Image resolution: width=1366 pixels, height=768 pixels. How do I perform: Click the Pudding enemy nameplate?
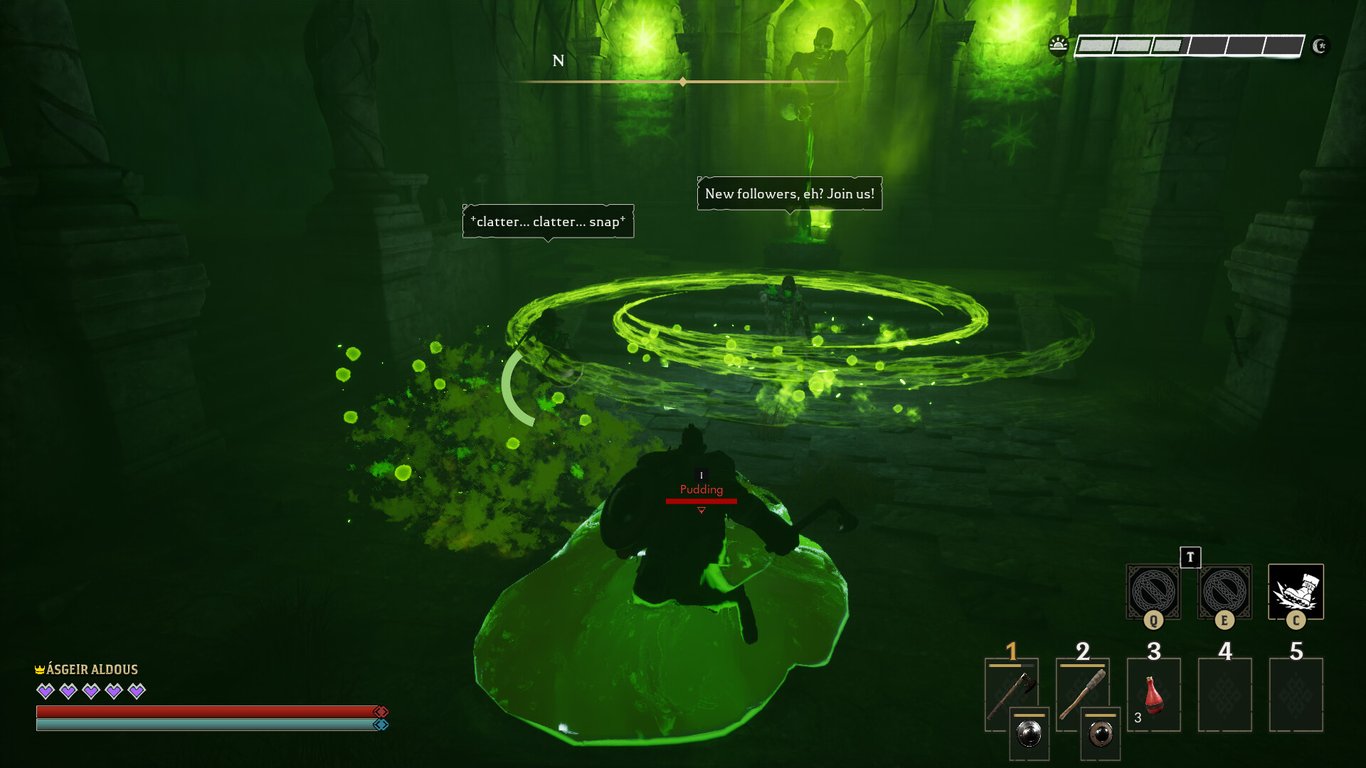point(701,489)
